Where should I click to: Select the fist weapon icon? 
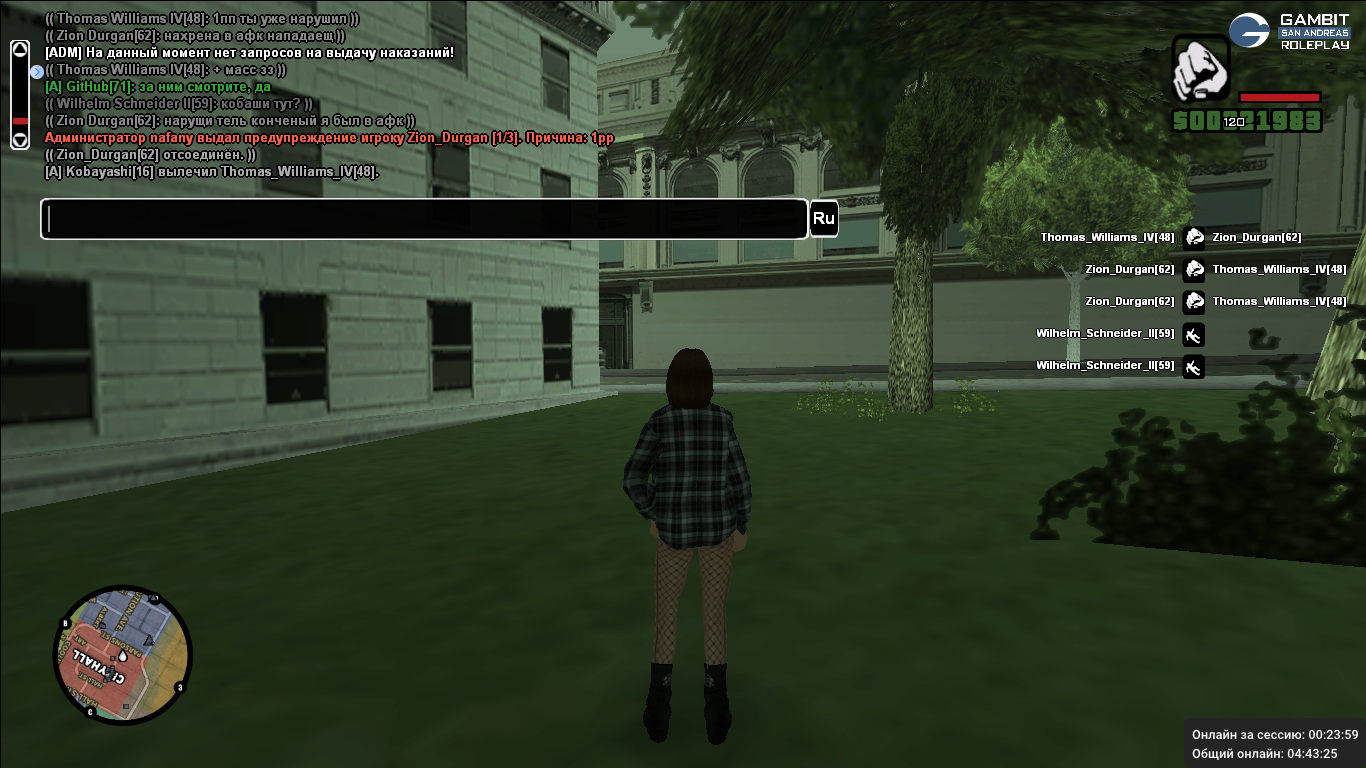[x=1200, y=68]
